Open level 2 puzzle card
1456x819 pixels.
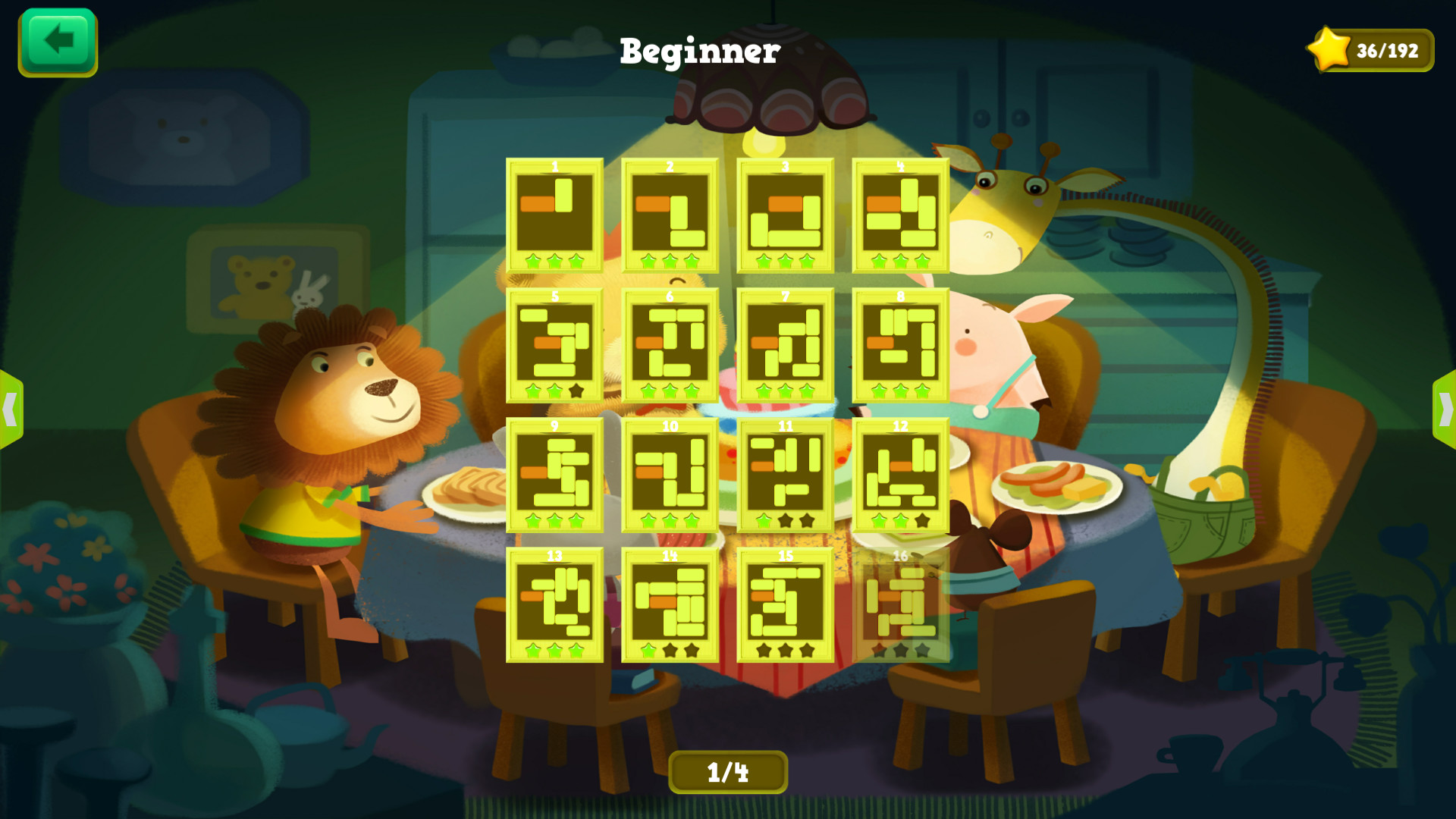coord(670,216)
